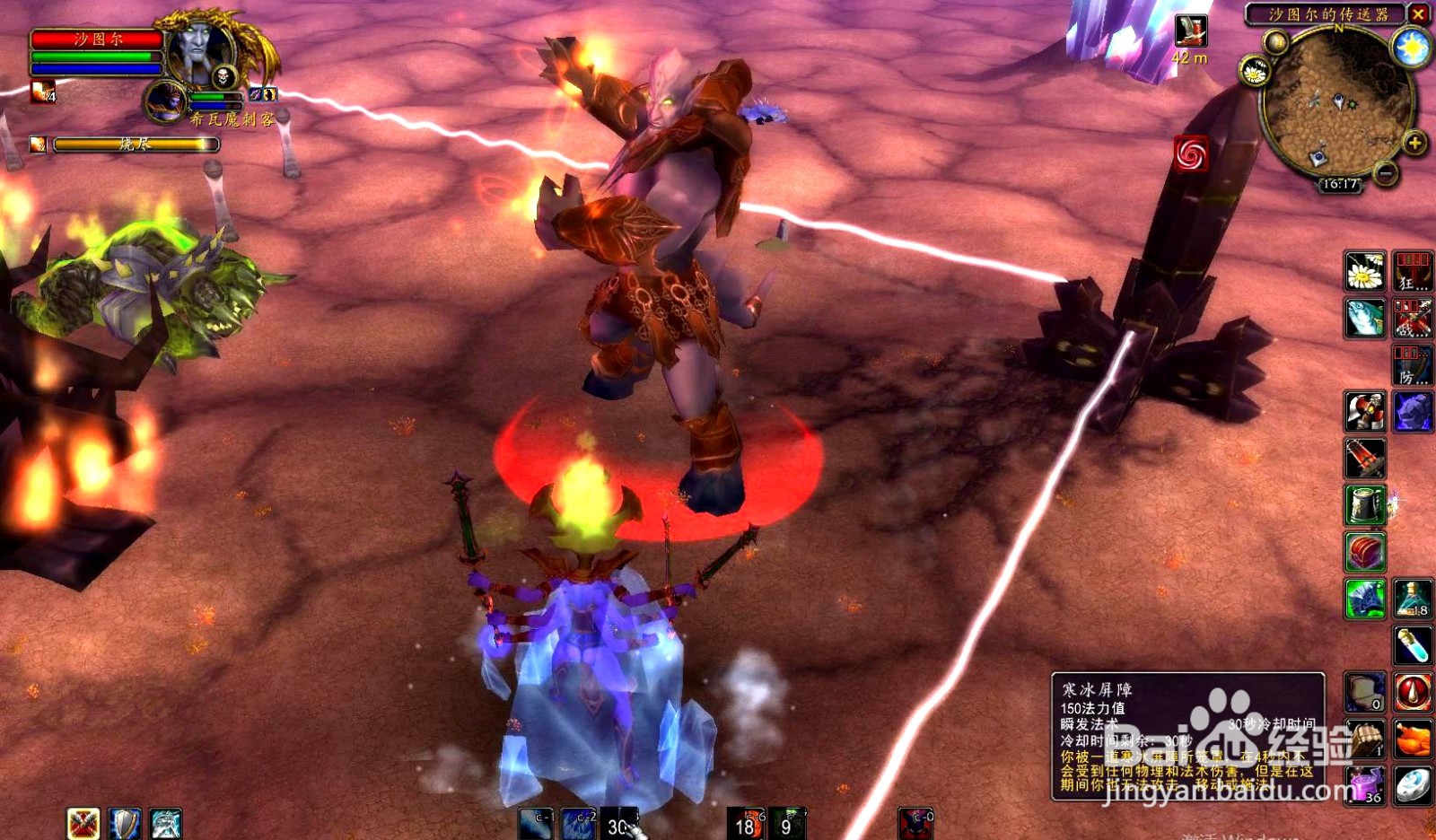The height and width of the screenshot is (840, 1436).
Task: Toggle the shield buff icon at bottom left
Action: point(126,823)
